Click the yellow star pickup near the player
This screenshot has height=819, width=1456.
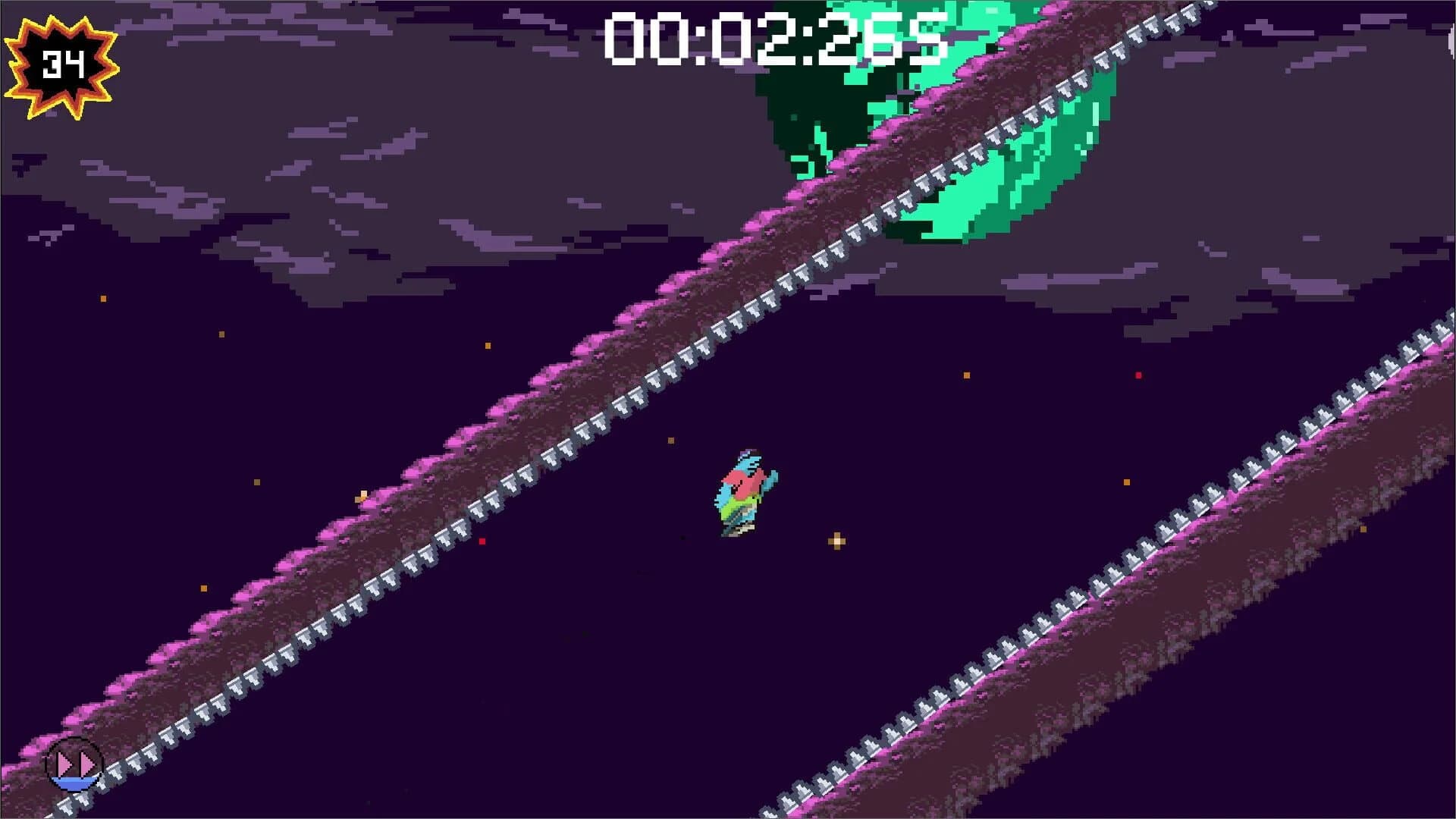pos(836,540)
